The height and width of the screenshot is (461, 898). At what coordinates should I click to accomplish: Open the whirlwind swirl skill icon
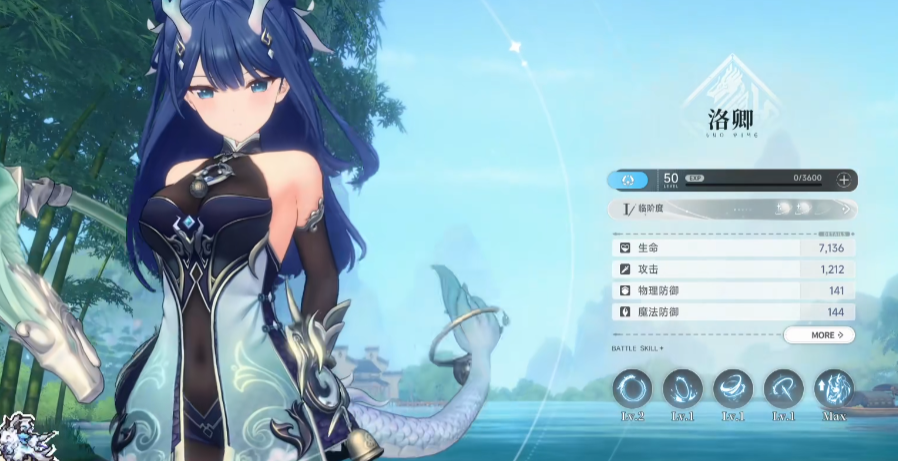[733, 388]
